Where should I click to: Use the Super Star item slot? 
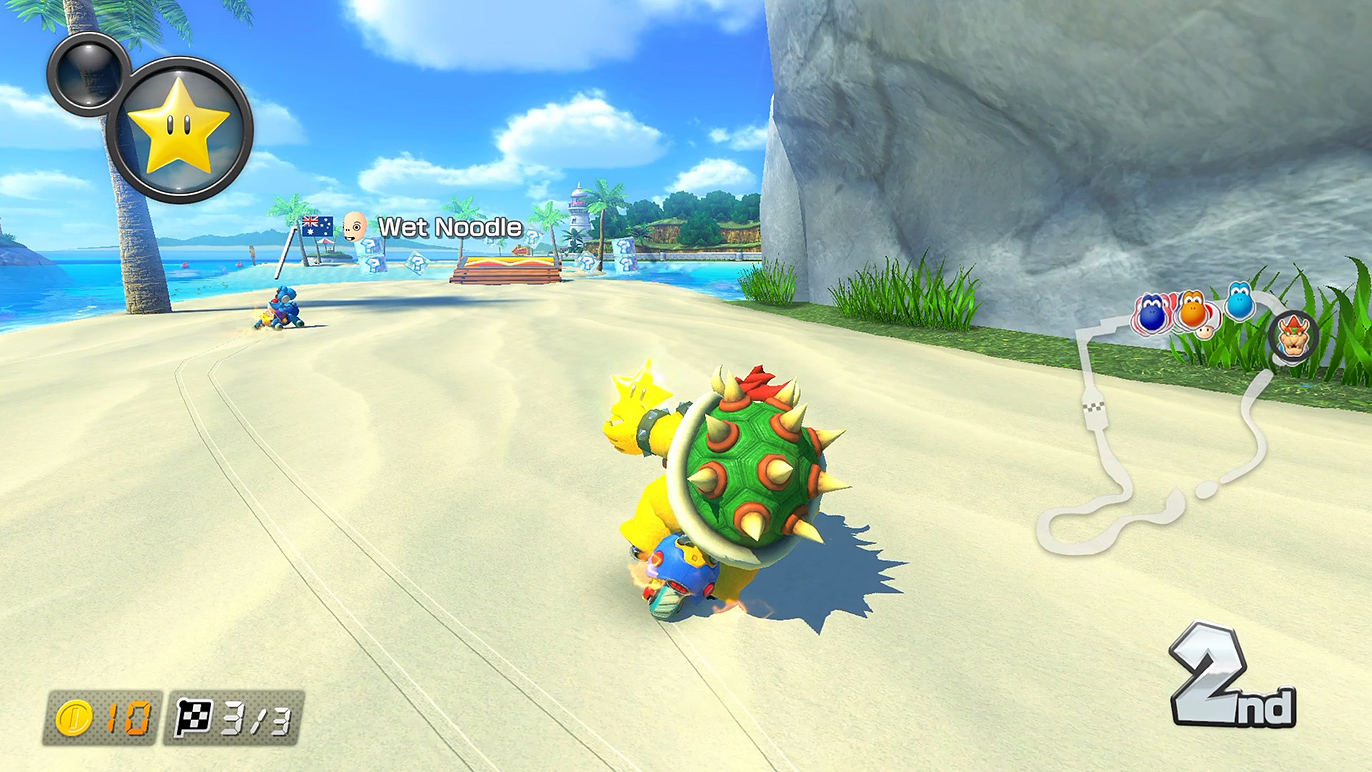coord(179,129)
